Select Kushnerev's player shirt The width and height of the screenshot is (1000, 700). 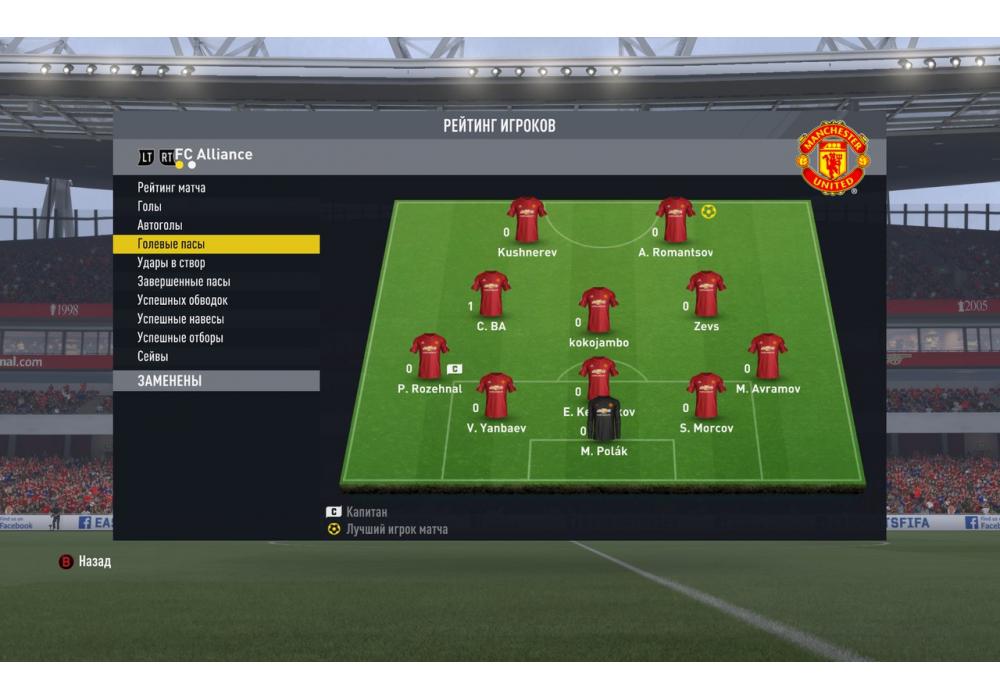pos(527,220)
